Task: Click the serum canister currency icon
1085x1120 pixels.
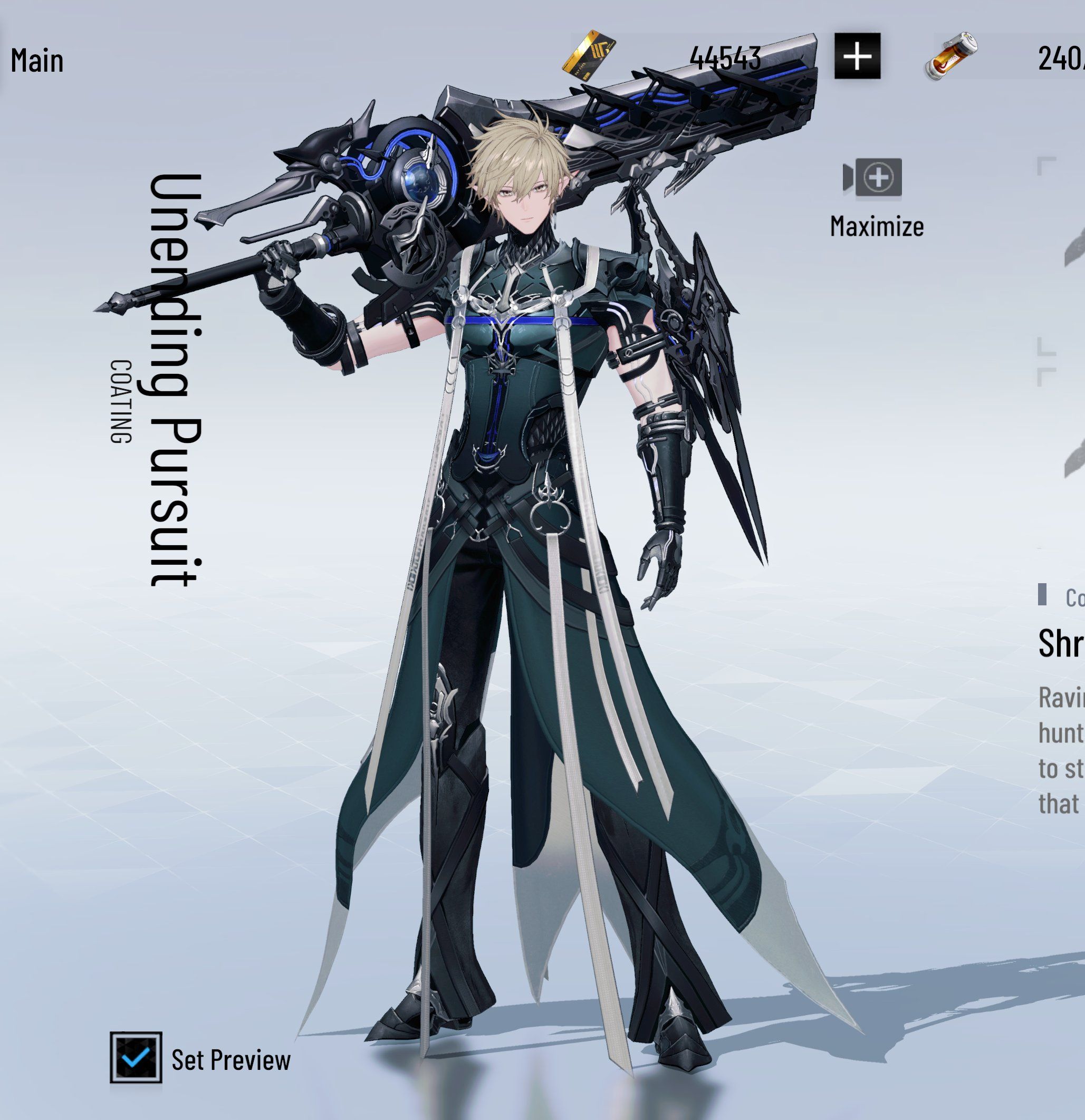Action: point(950,56)
